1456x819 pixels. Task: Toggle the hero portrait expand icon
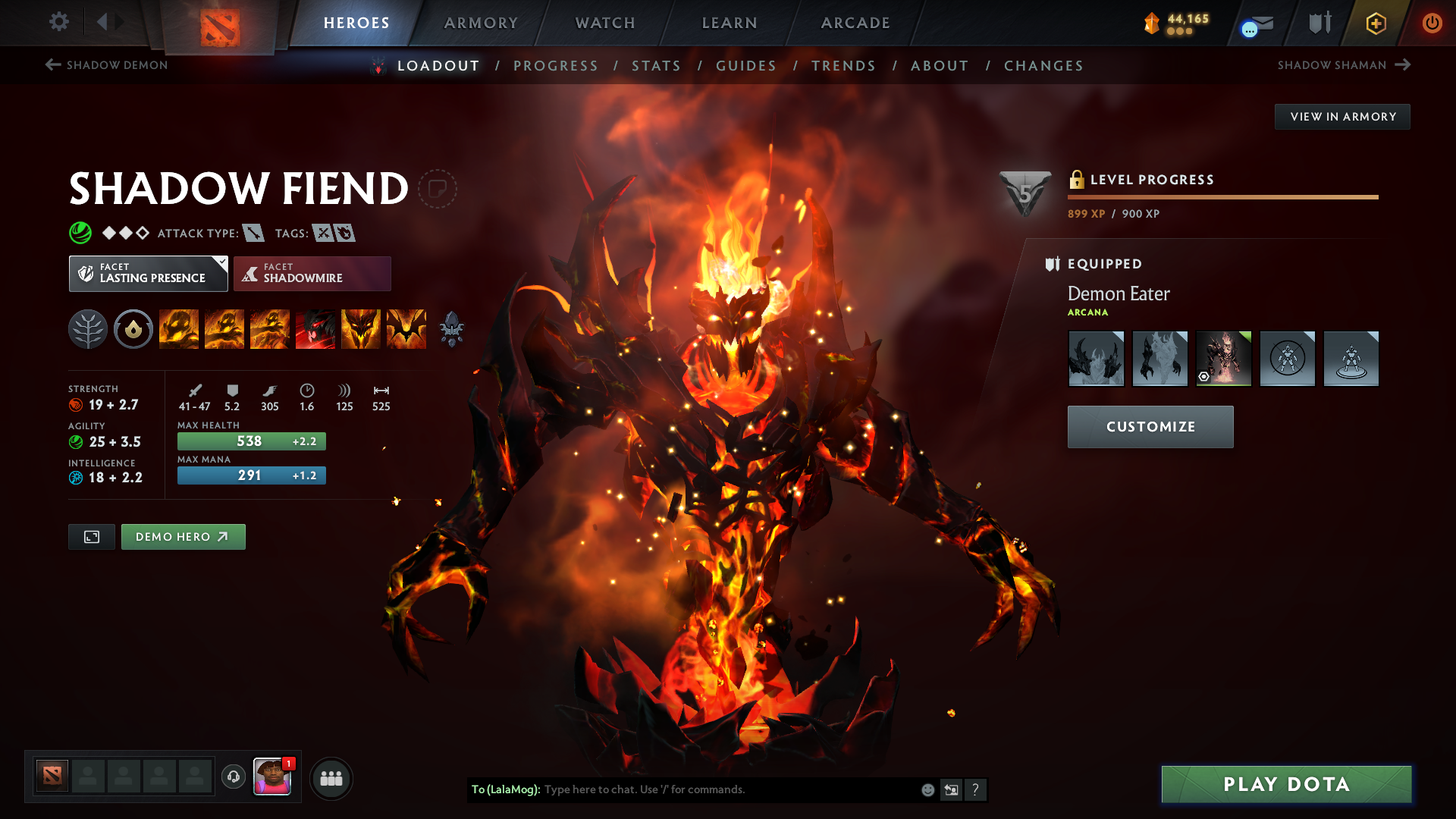click(x=91, y=536)
